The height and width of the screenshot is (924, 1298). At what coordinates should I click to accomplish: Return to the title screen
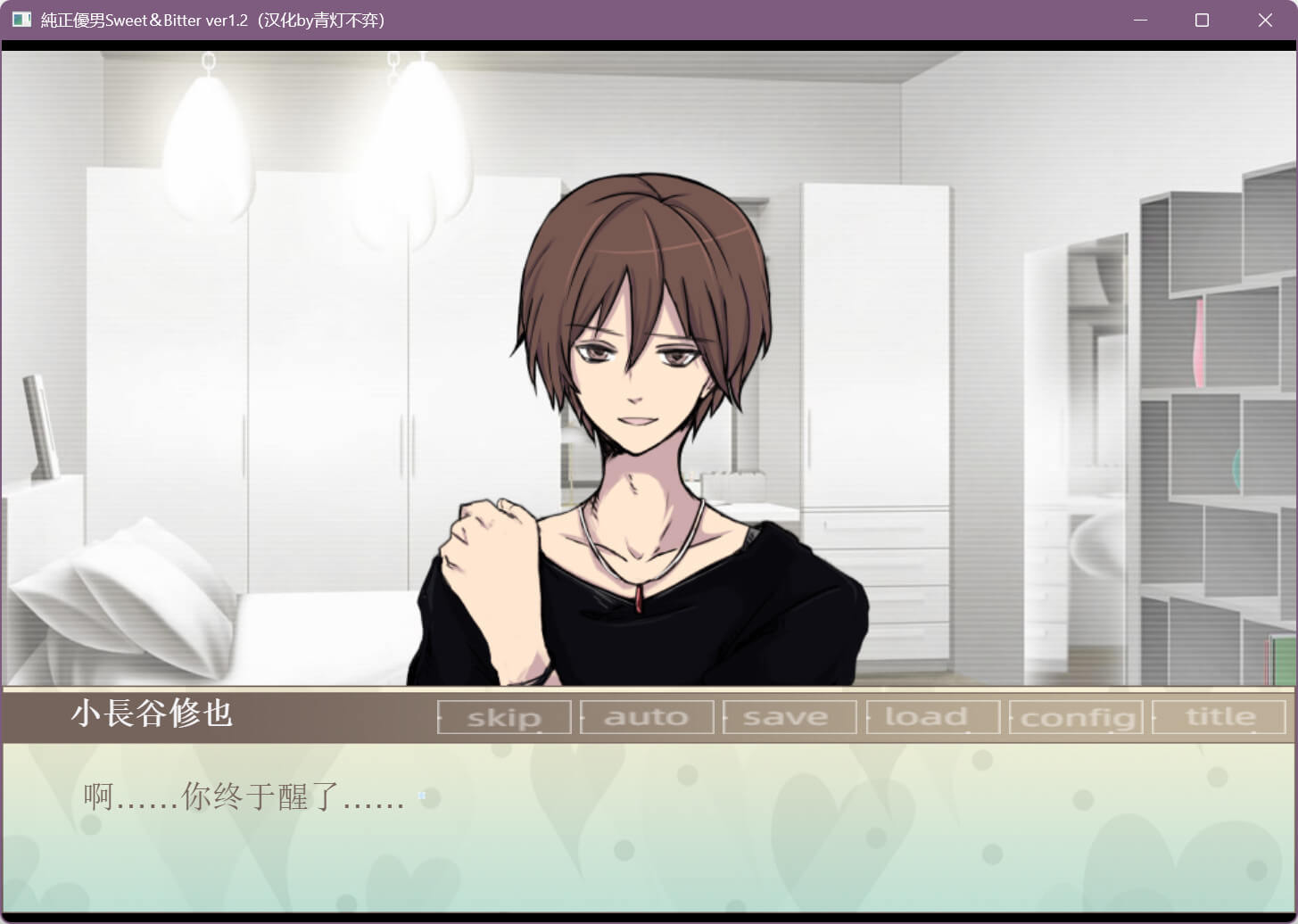1219,717
